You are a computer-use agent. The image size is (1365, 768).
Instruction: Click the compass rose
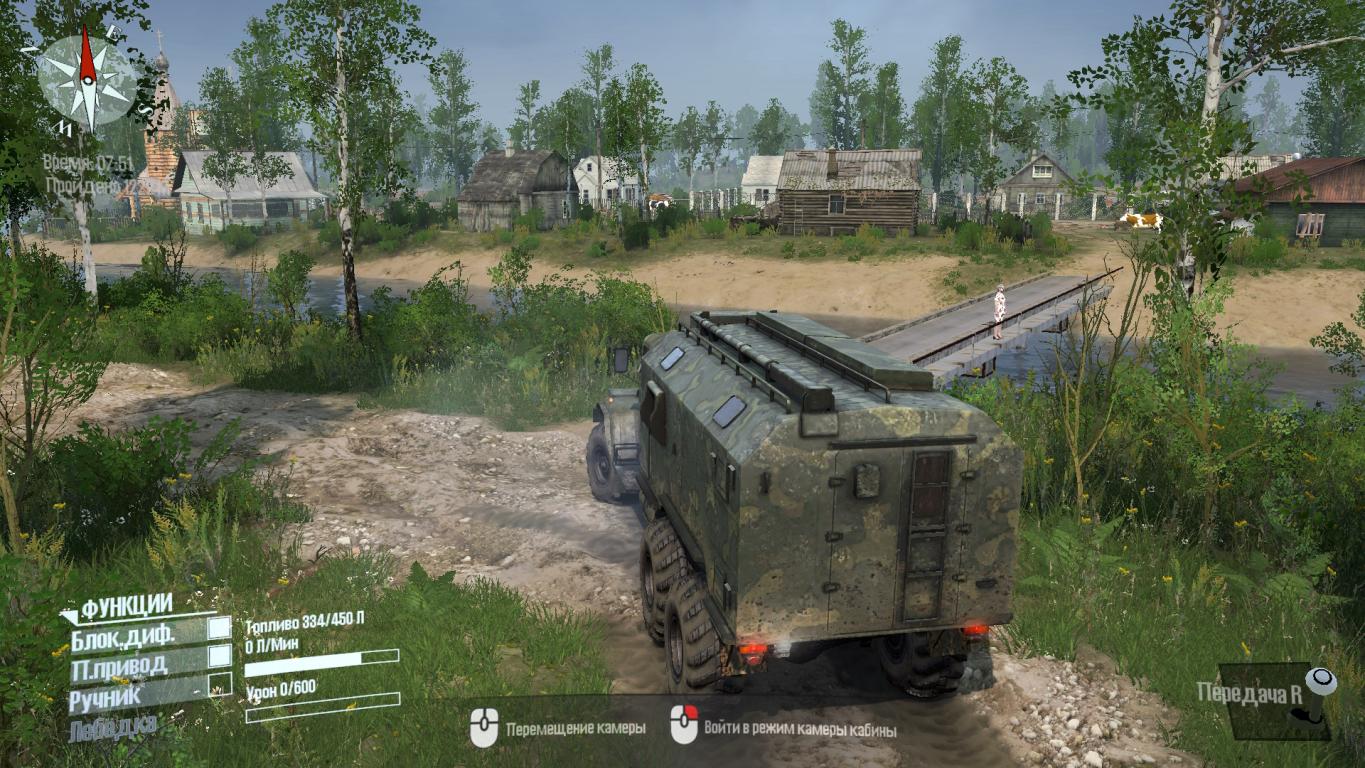88,79
